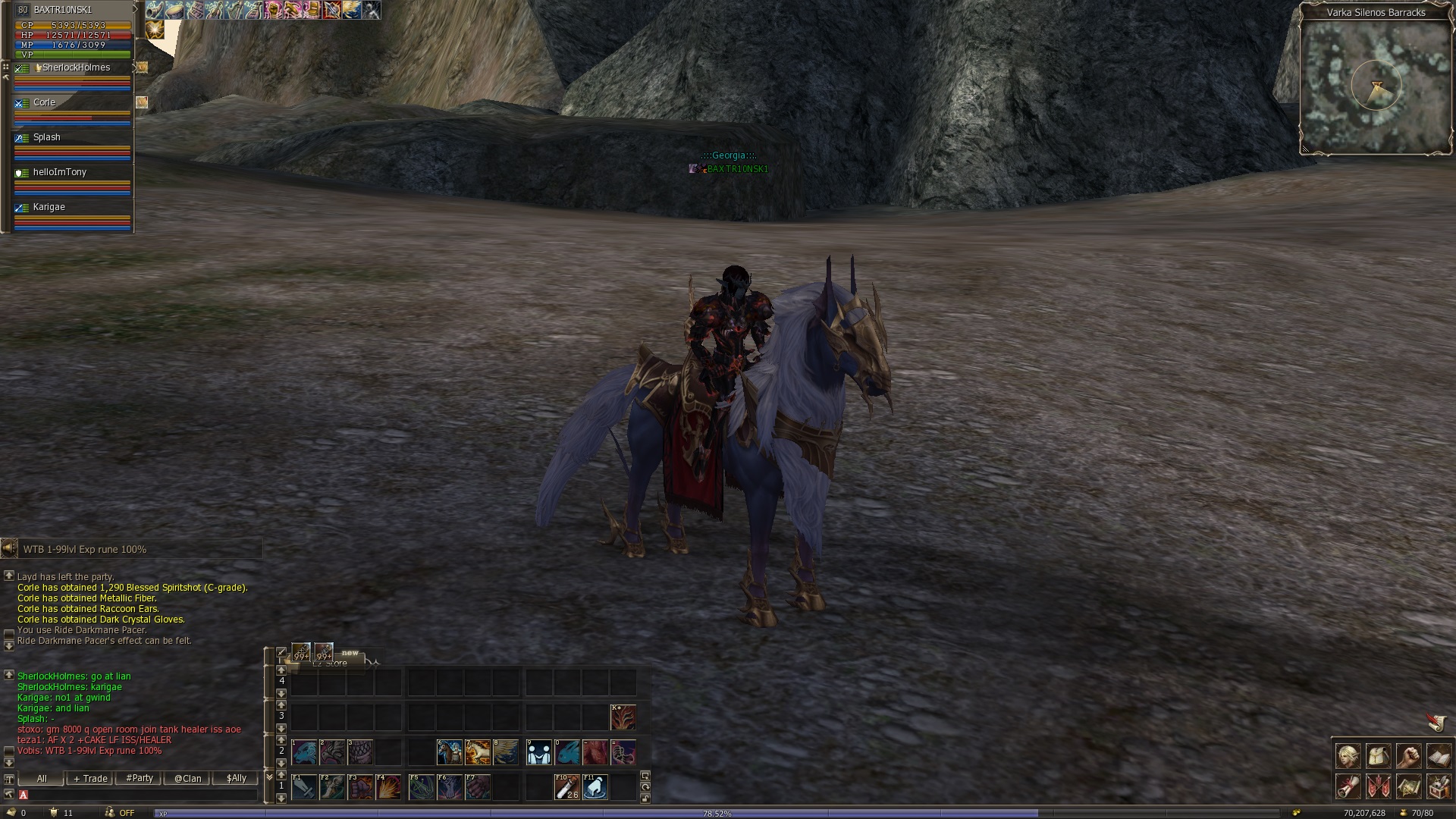This screenshot has width=1456, height=819.
Task: Select party member helloImTony
Action: pos(60,173)
